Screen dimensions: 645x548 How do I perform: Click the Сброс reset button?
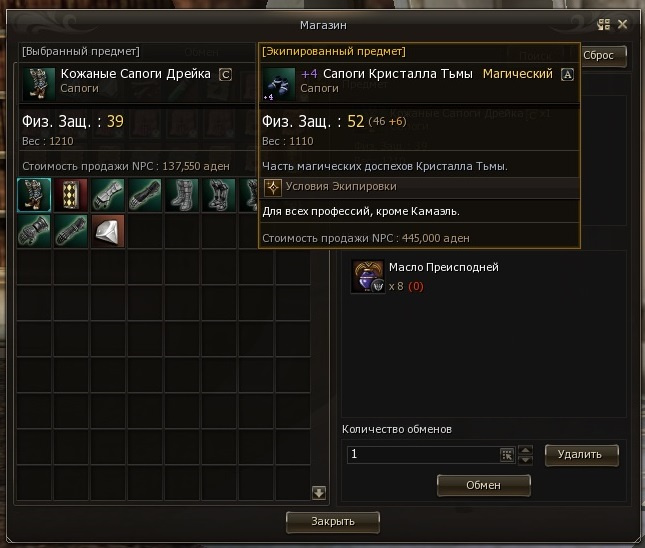click(x=604, y=56)
